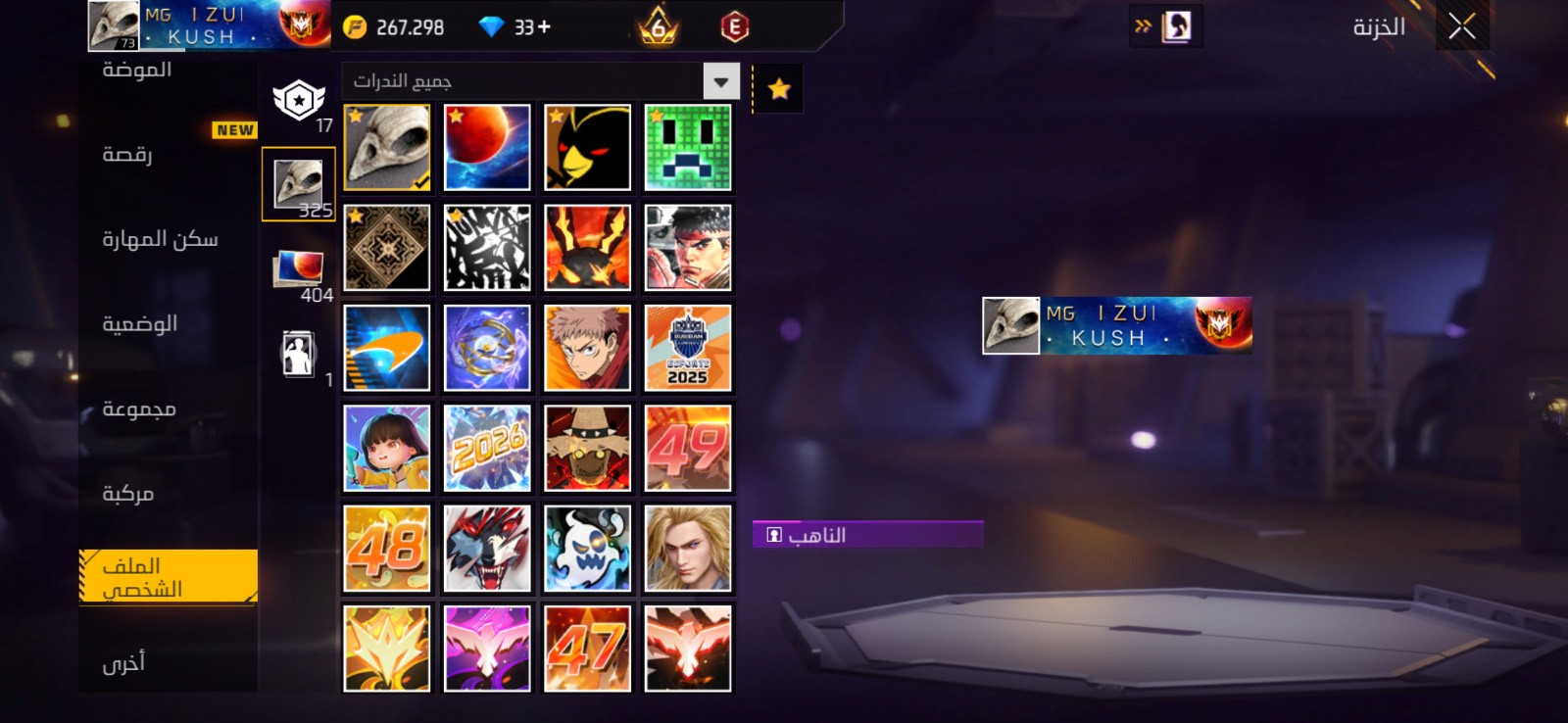Switch to the Skill Skin category
Screen dimensions: 1568x723
[160, 239]
